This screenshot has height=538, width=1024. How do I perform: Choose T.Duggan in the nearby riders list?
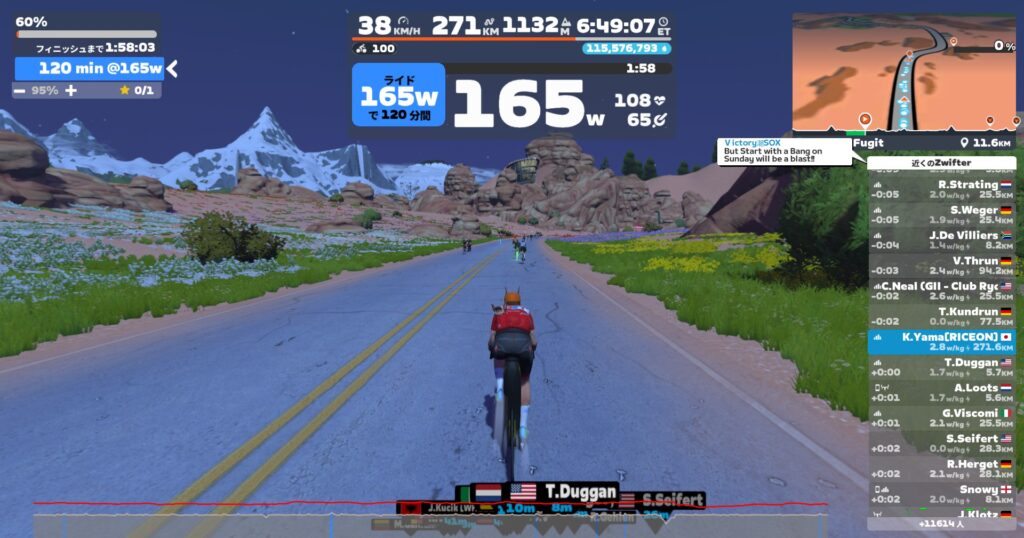(x=942, y=367)
